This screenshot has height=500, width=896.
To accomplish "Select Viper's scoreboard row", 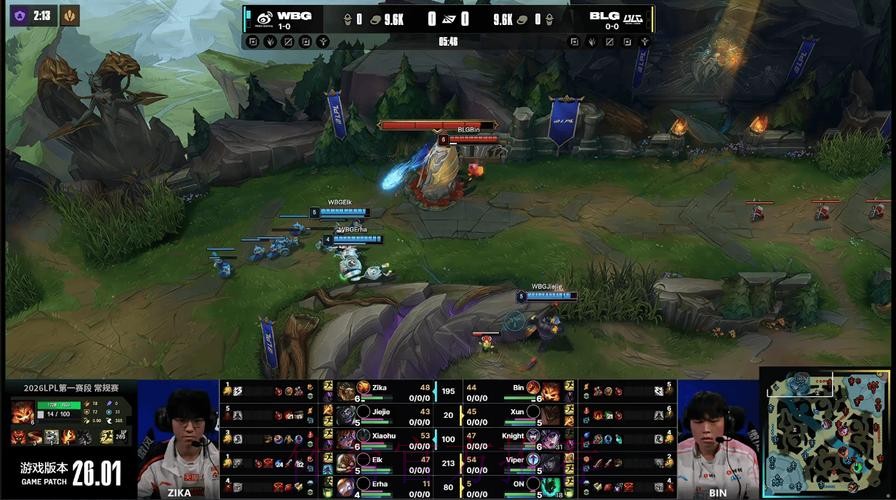I will coord(510,460).
